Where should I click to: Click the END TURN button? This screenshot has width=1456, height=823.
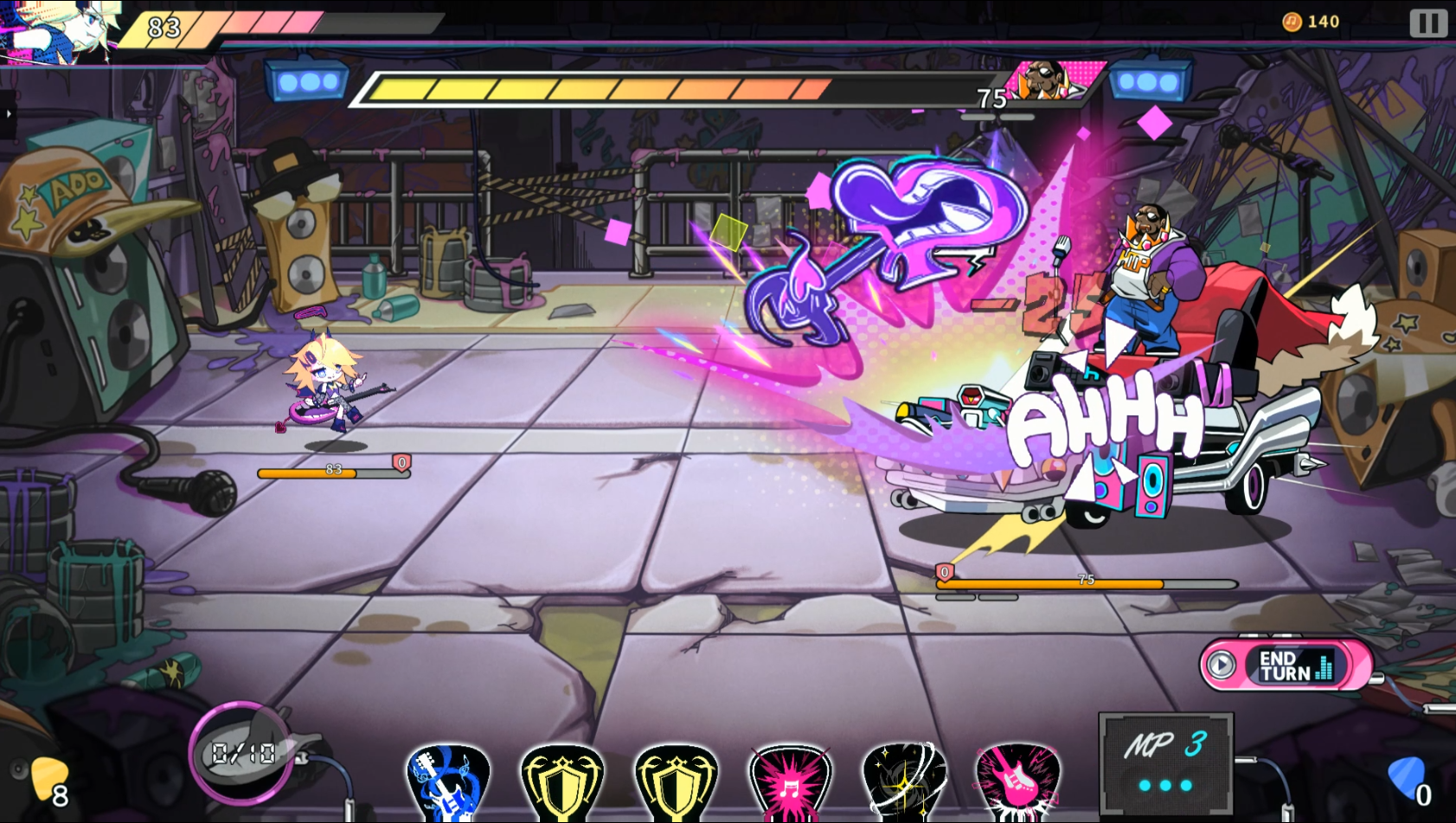click(x=1286, y=665)
